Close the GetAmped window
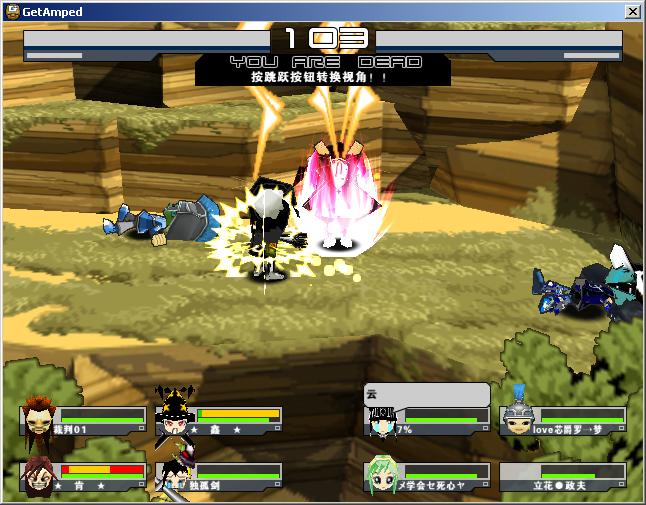The width and height of the screenshot is (646, 505). pos(633,12)
